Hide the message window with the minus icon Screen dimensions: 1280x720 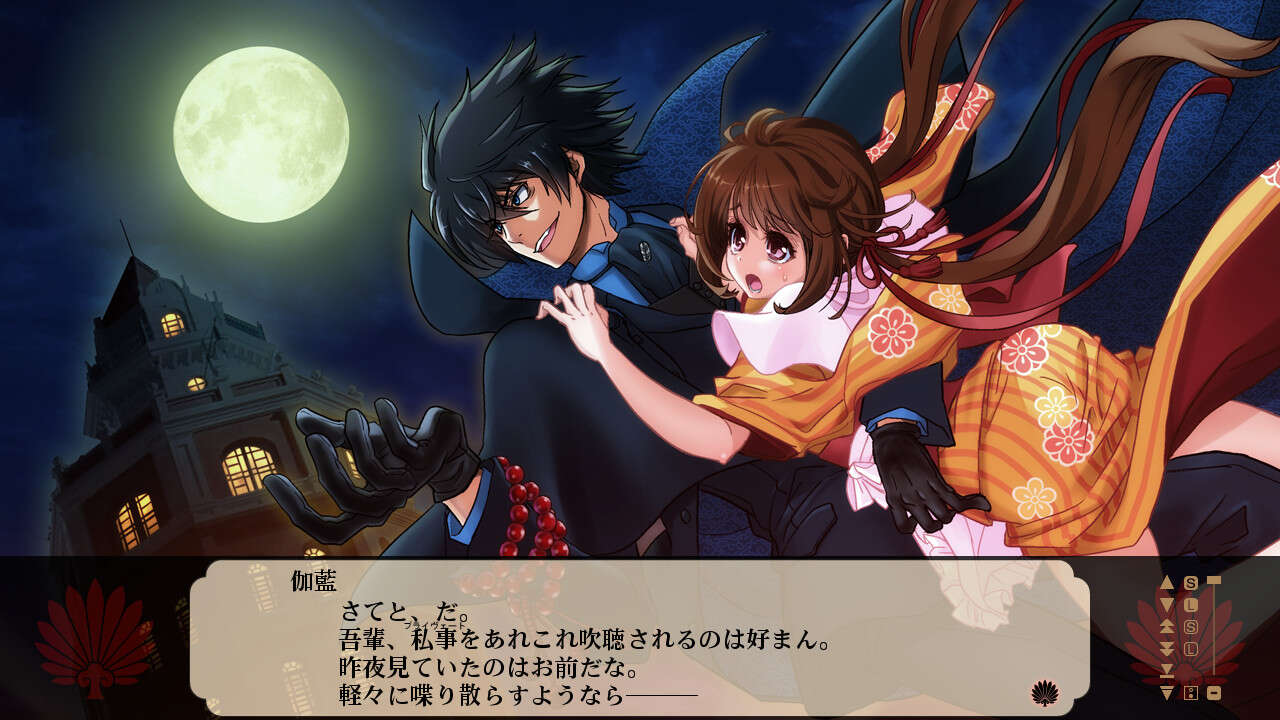point(1214,693)
